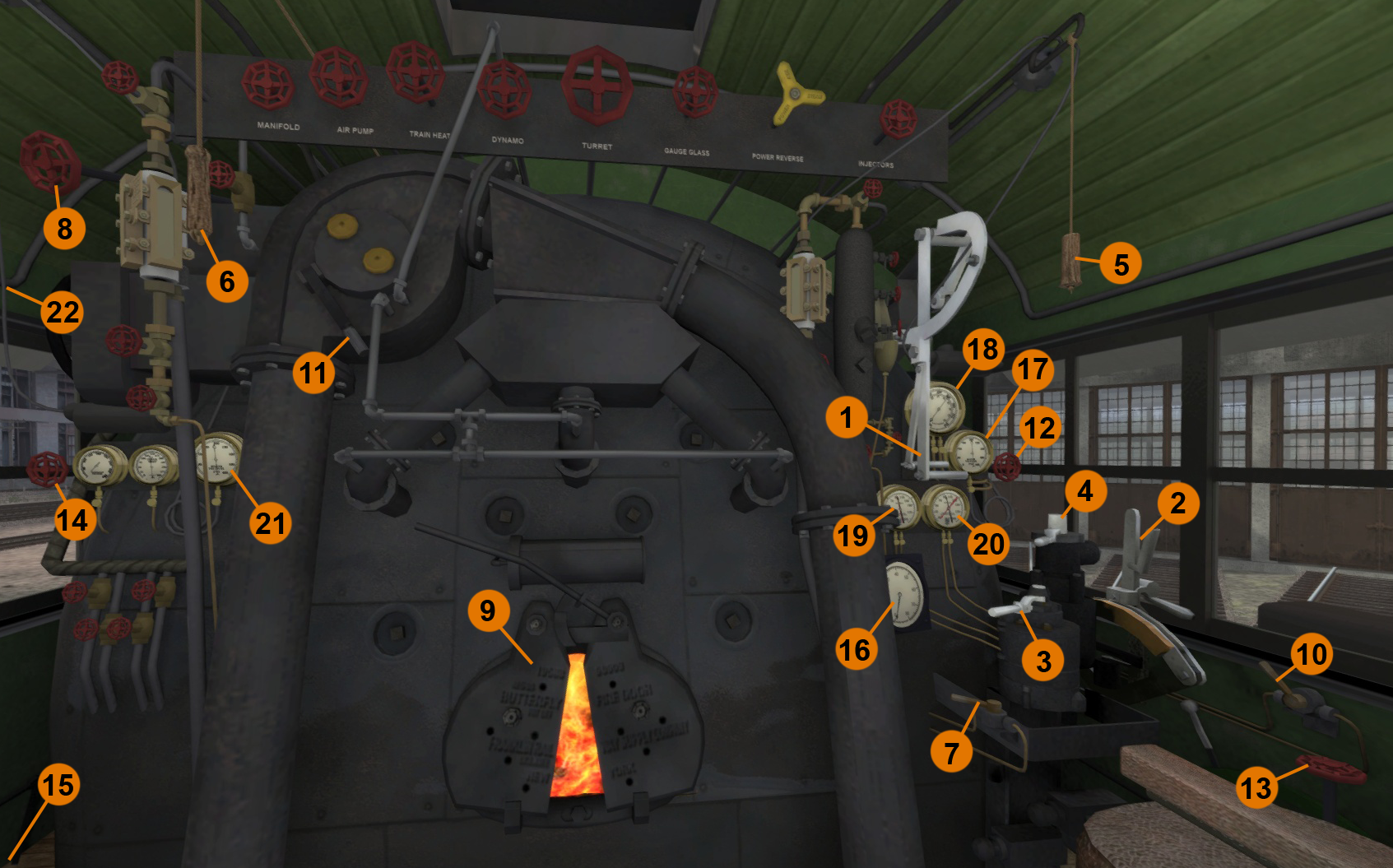
Task: Click the orange marker numbered 21
Action: (271, 523)
